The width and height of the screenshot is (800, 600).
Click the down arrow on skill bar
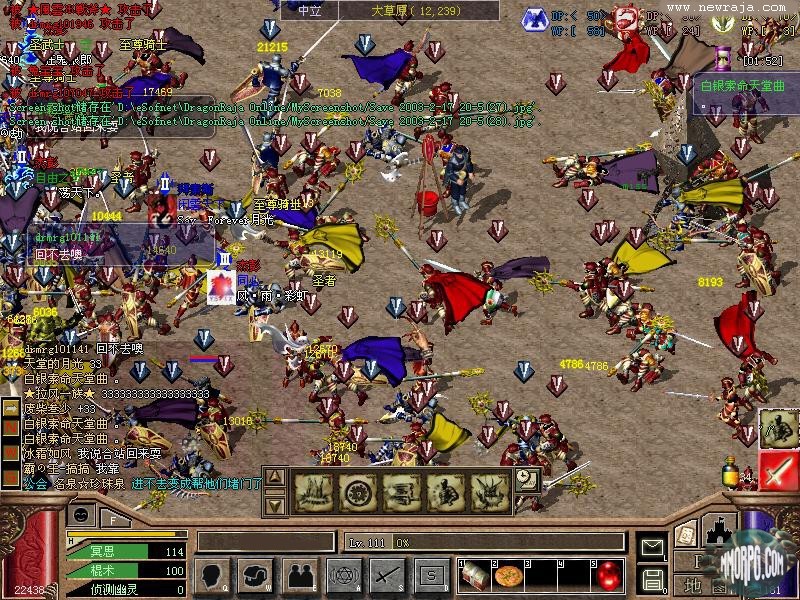(276, 504)
